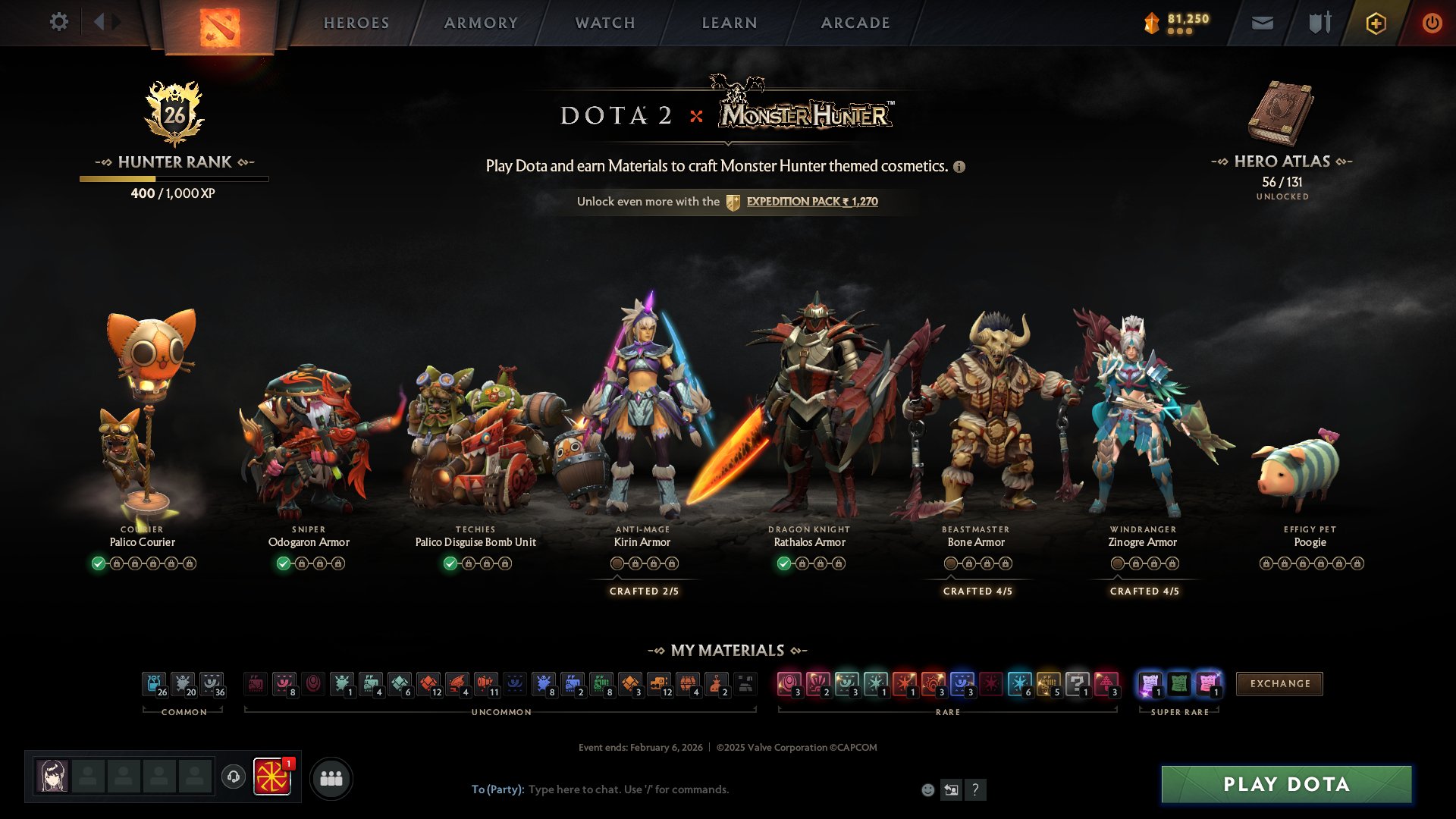
Task: Click the Hunter Rank XP progress bar
Action: point(173,178)
